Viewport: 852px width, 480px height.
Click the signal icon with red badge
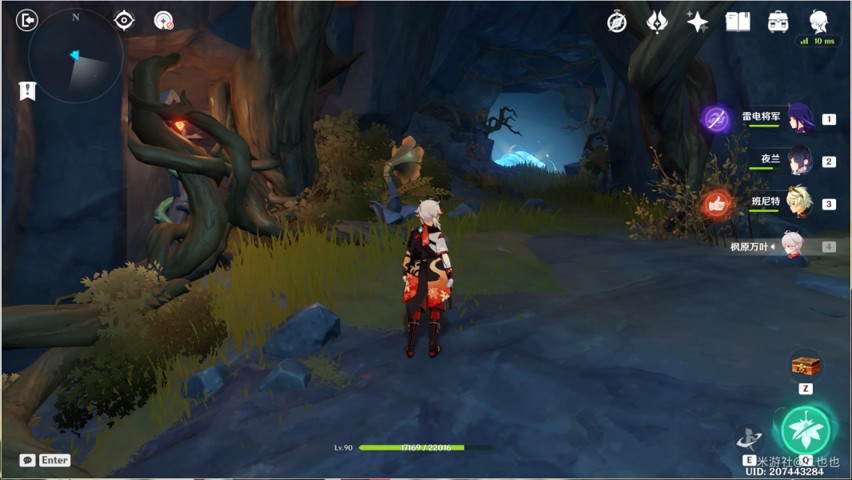point(164,20)
